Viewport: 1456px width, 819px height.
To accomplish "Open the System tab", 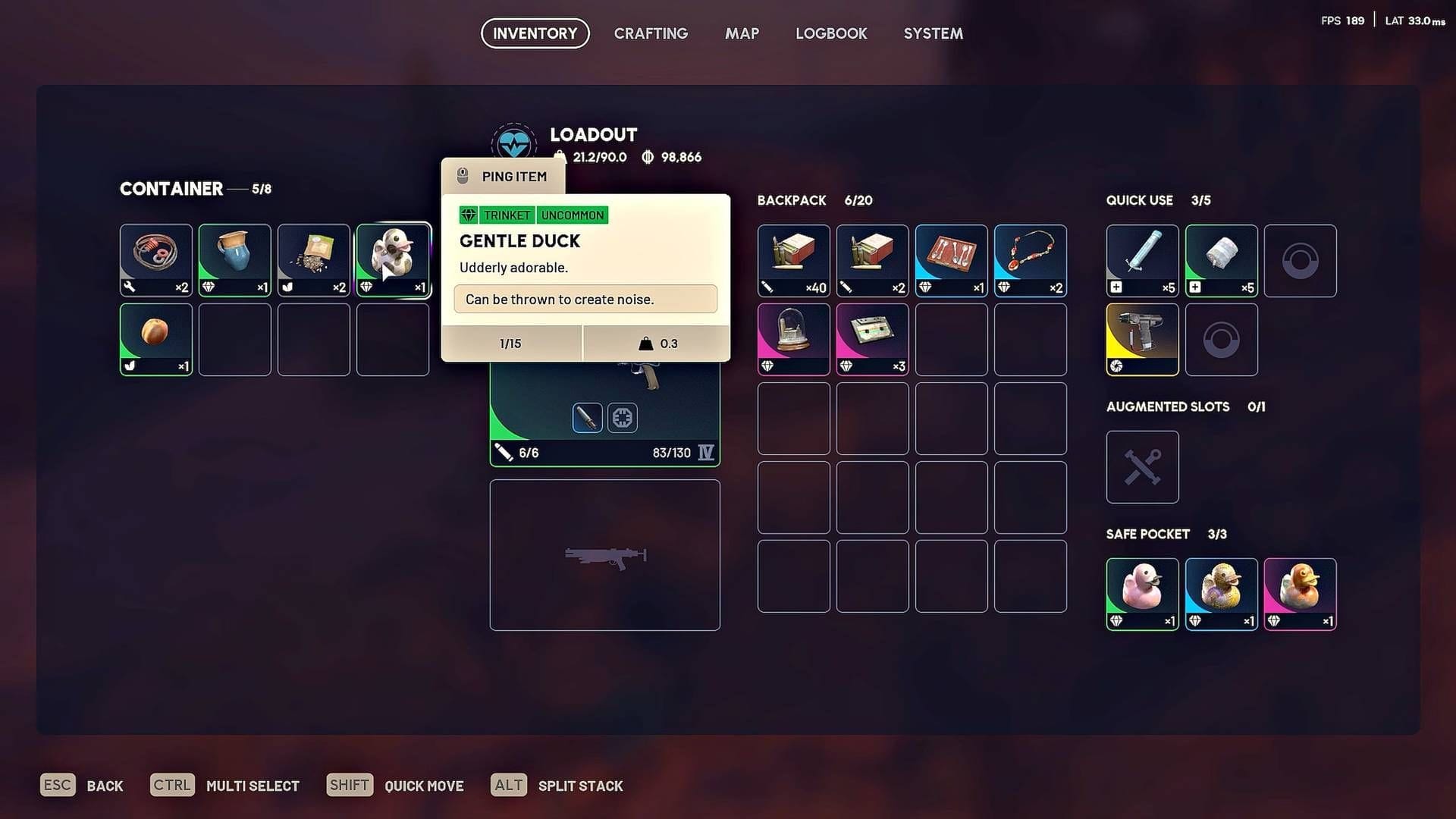I will (x=933, y=33).
